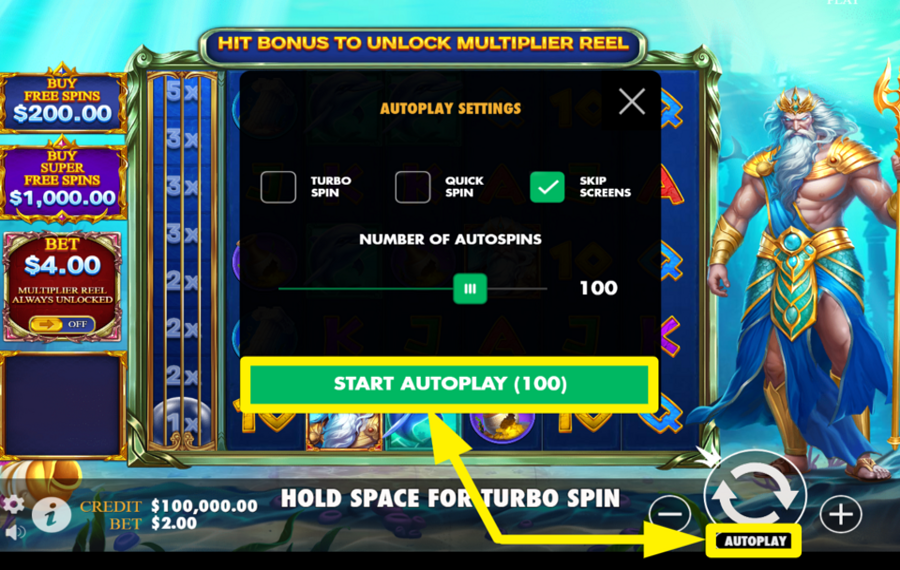Open the game info page

tap(51, 514)
